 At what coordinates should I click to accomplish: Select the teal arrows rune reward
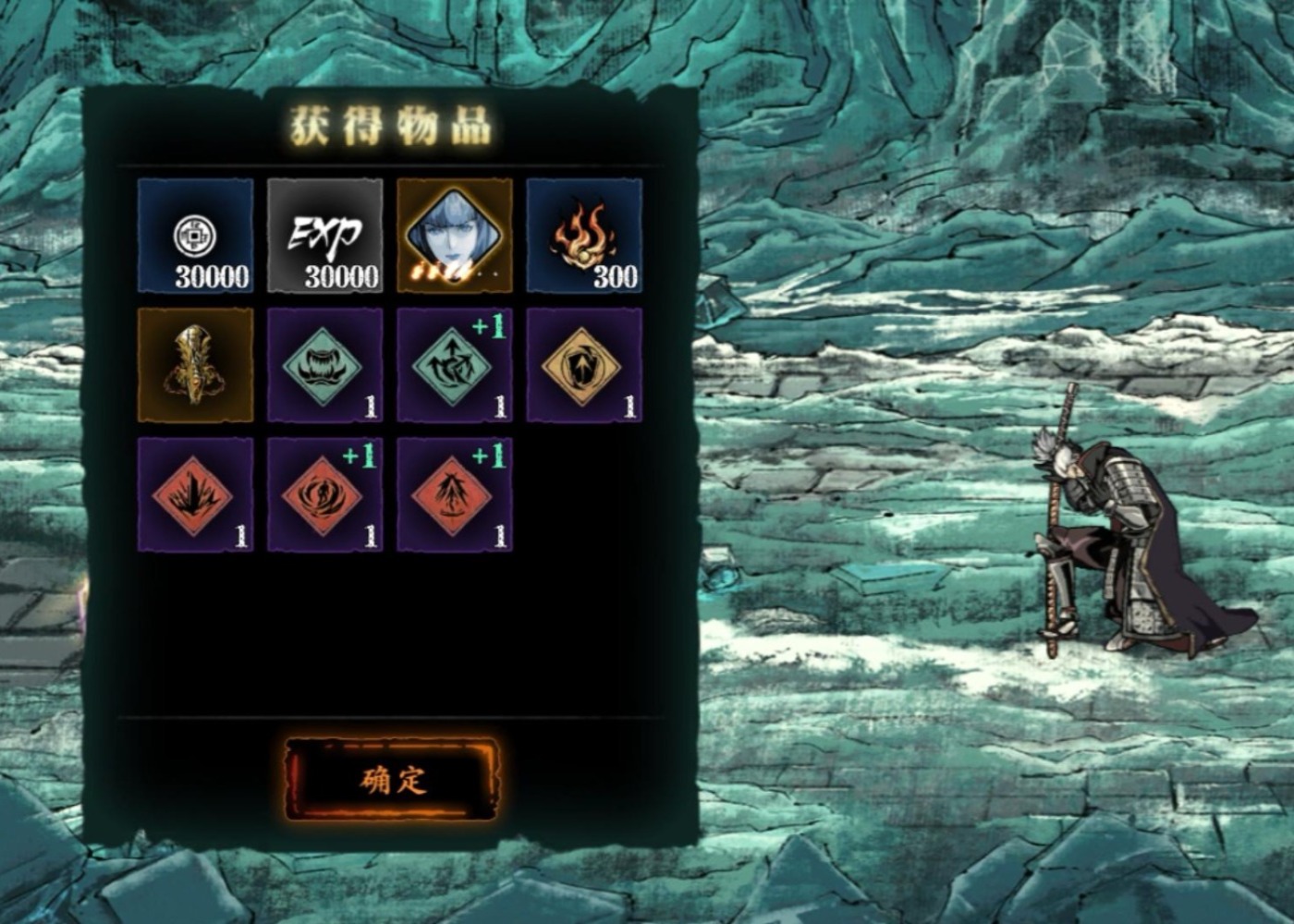click(x=454, y=365)
